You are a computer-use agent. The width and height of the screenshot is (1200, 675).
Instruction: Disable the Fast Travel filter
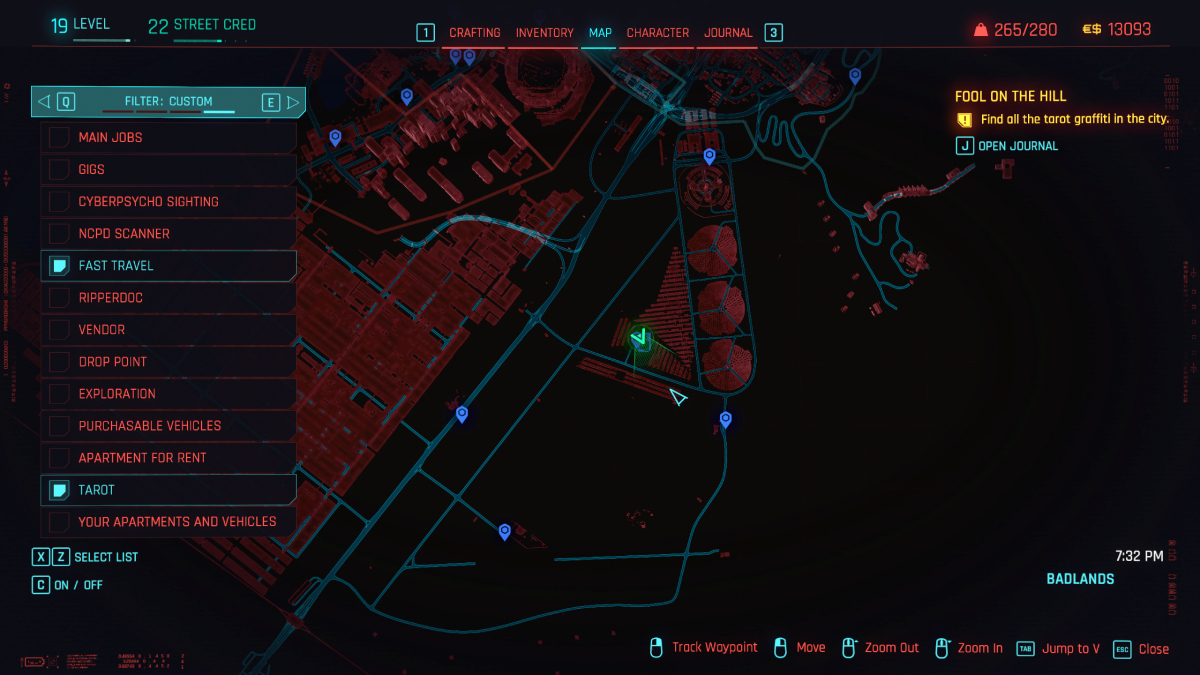pyautogui.click(x=168, y=265)
